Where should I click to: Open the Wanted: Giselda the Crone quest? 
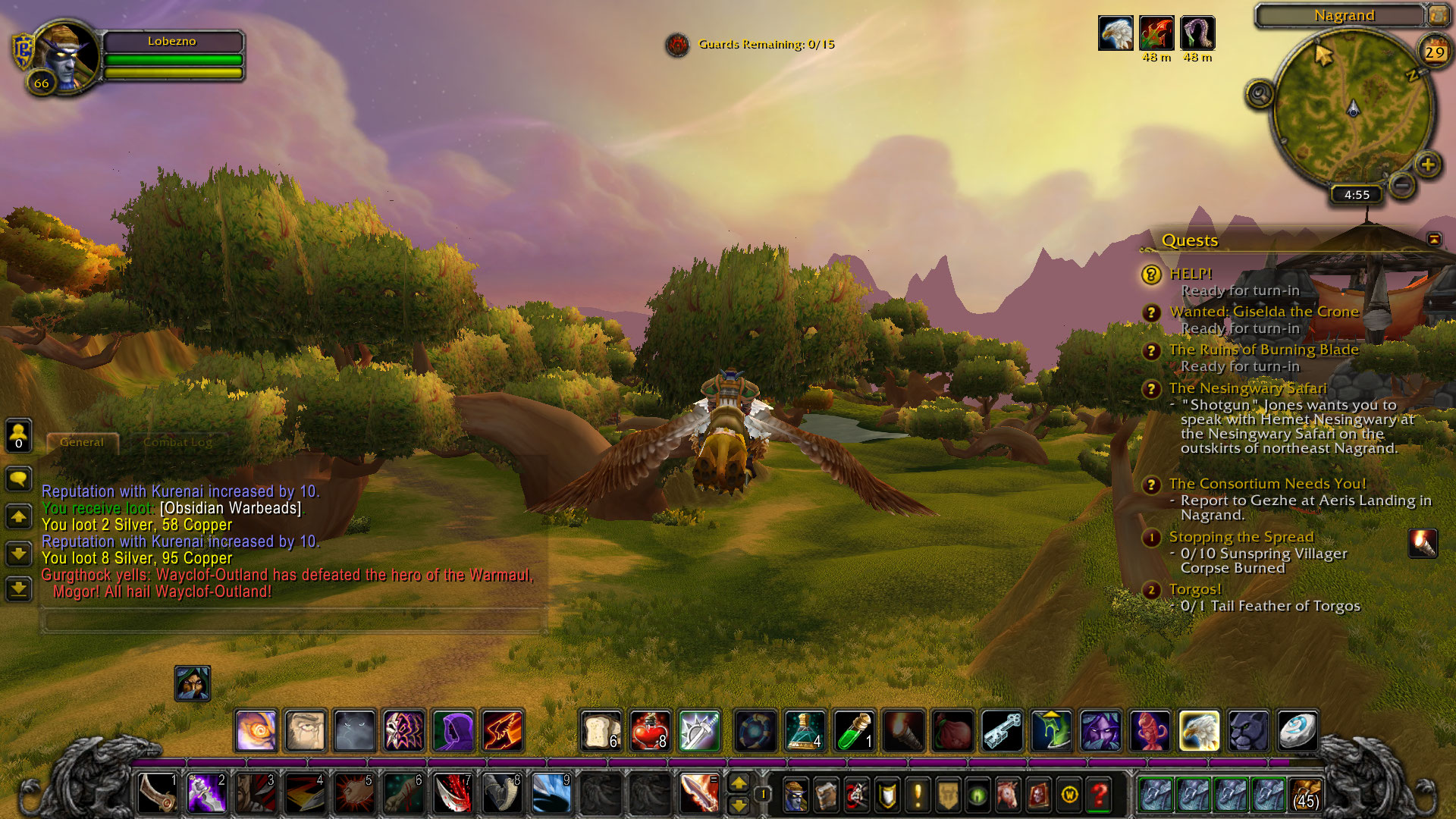coord(1263,312)
